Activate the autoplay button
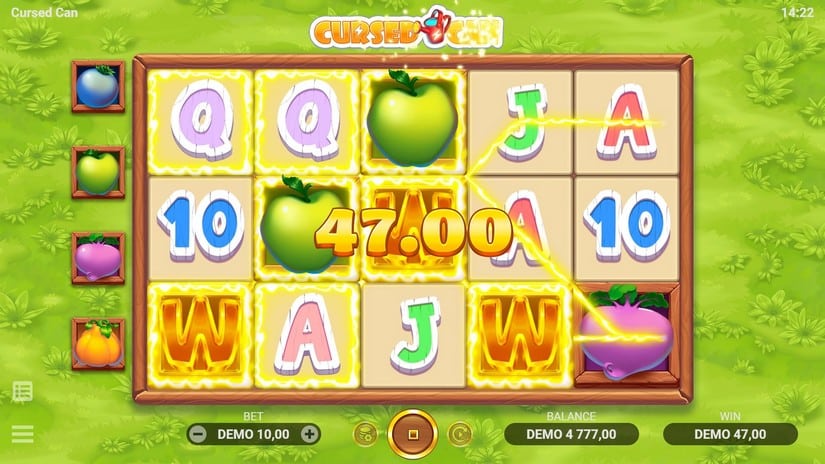Screen dimensions: 825x464 [459, 434]
